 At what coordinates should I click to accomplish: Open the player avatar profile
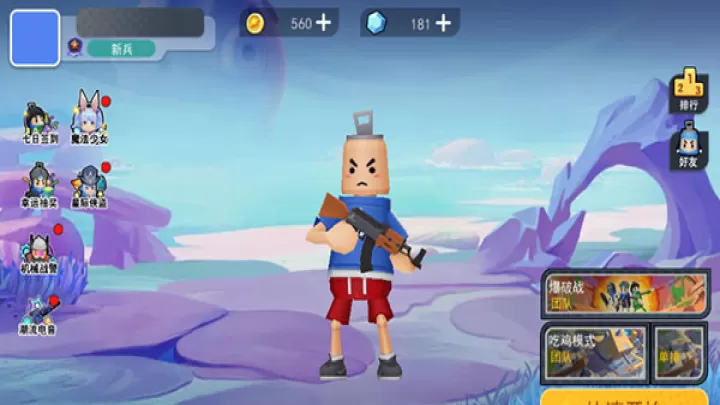click(35, 38)
